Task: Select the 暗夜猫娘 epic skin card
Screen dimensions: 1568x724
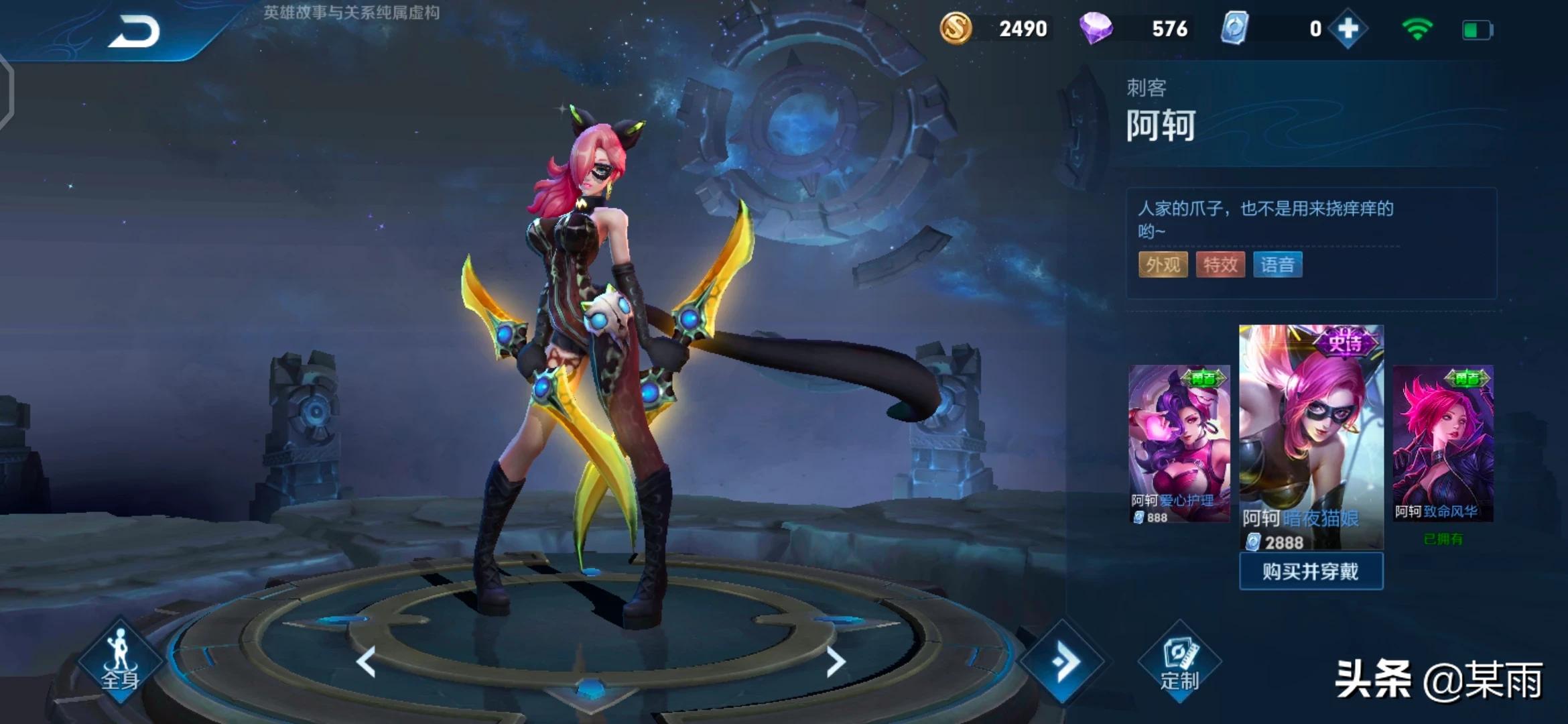Action: click(1311, 436)
